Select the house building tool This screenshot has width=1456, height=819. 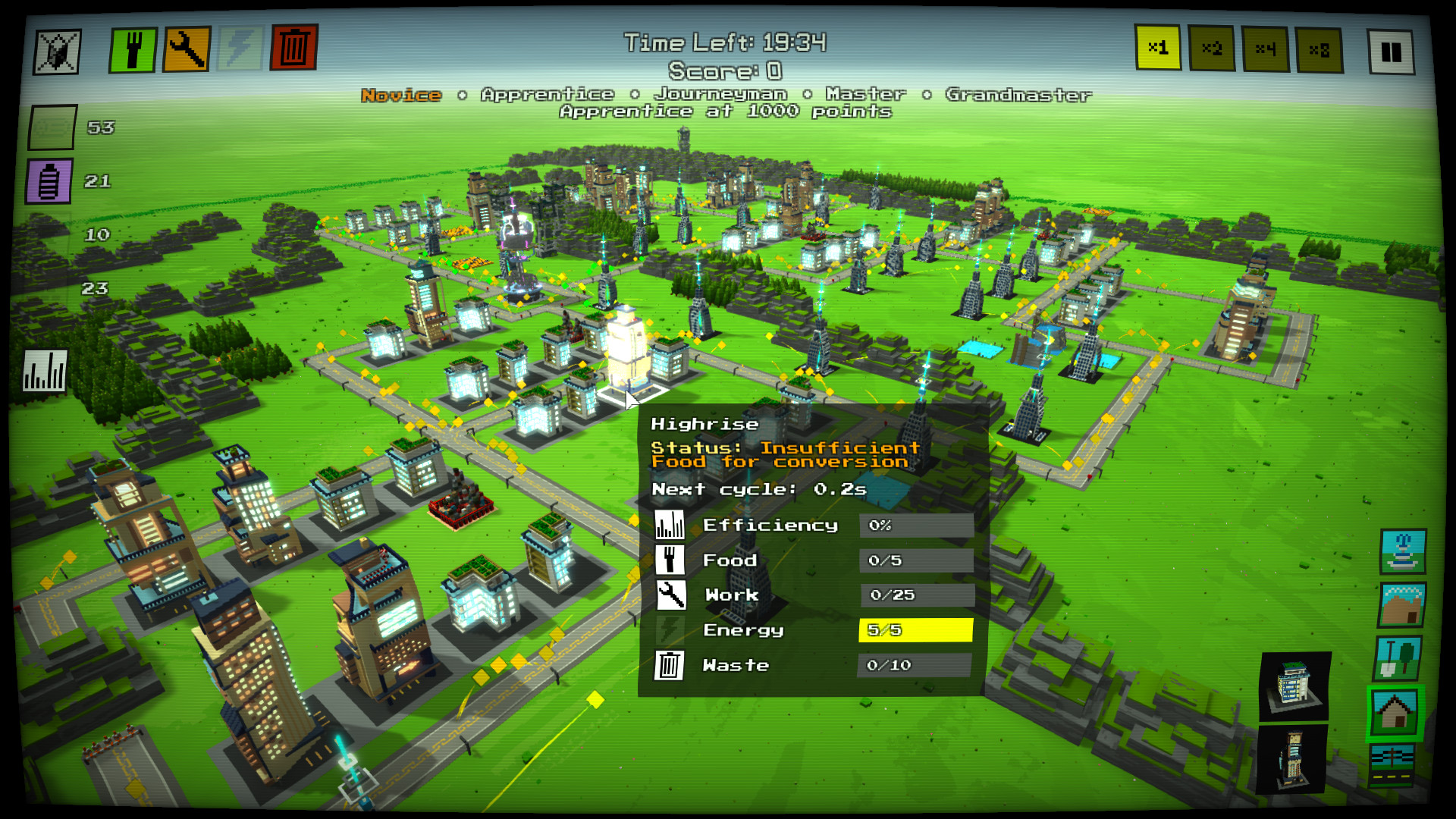click(1394, 711)
